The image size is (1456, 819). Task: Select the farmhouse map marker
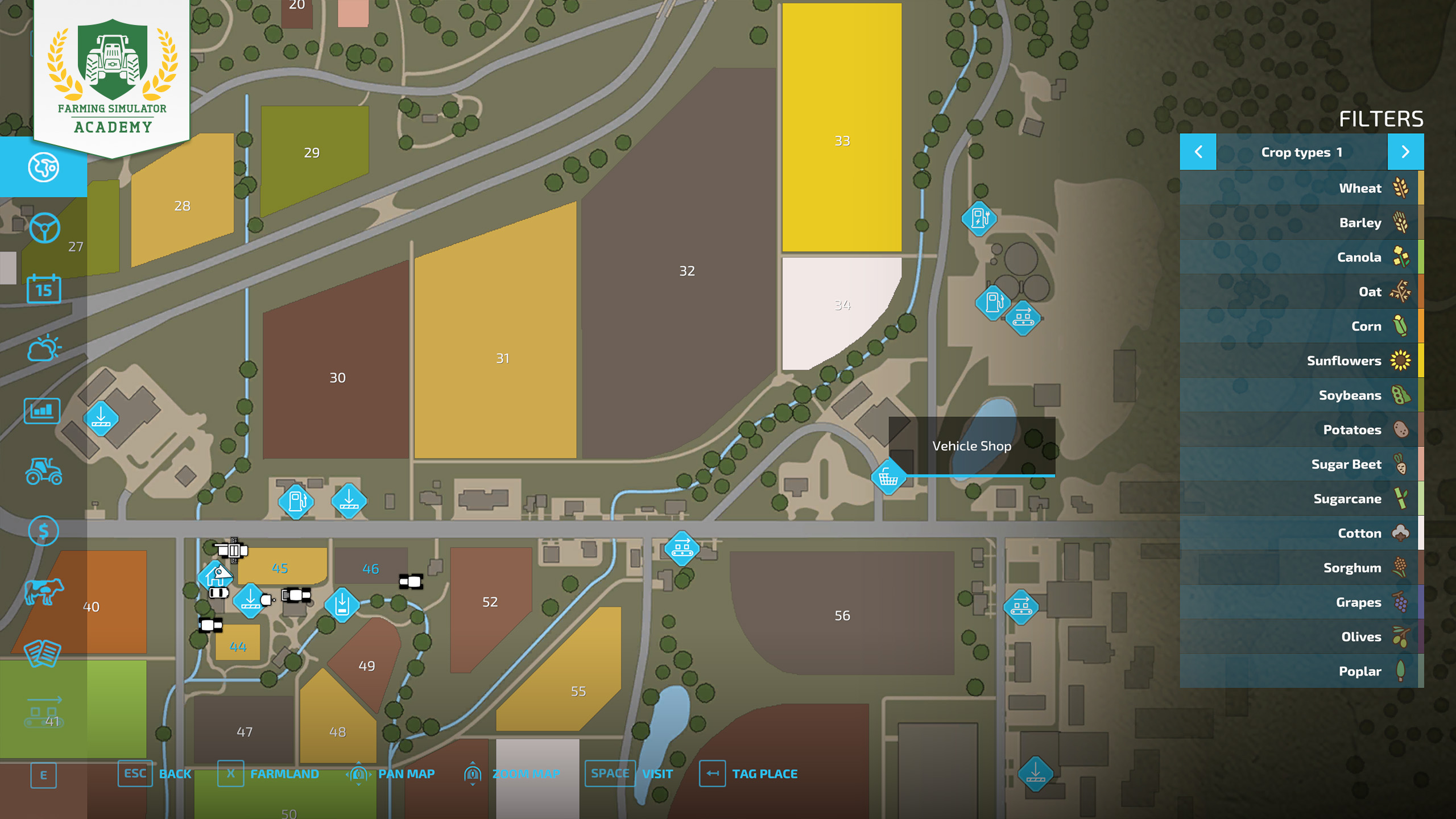pyautogui.click(x=216, y=576)
